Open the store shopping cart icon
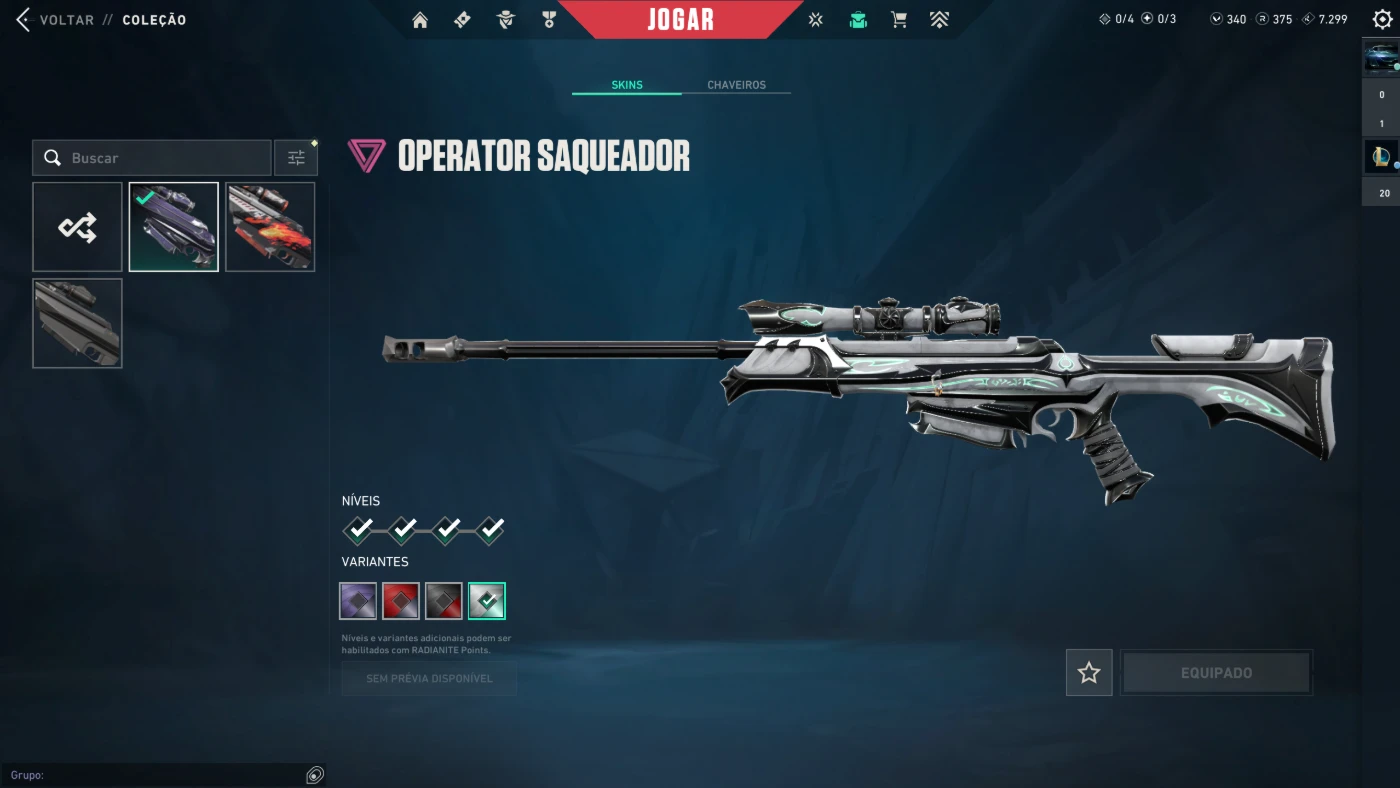The height and width of the screenshot is (788, 1400). click(x=899, y=20)
